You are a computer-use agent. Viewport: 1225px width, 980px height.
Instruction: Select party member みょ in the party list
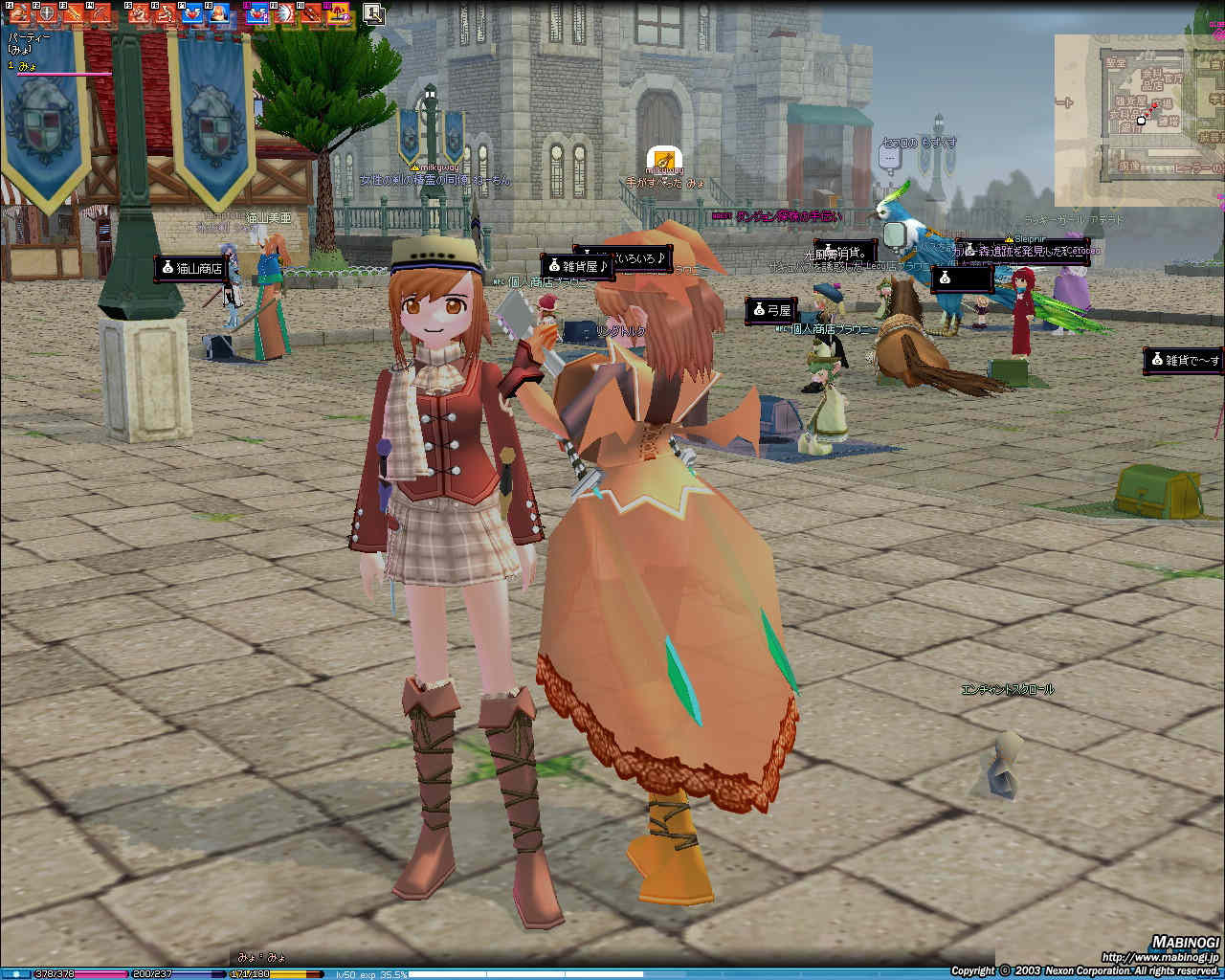click(27, 66)
